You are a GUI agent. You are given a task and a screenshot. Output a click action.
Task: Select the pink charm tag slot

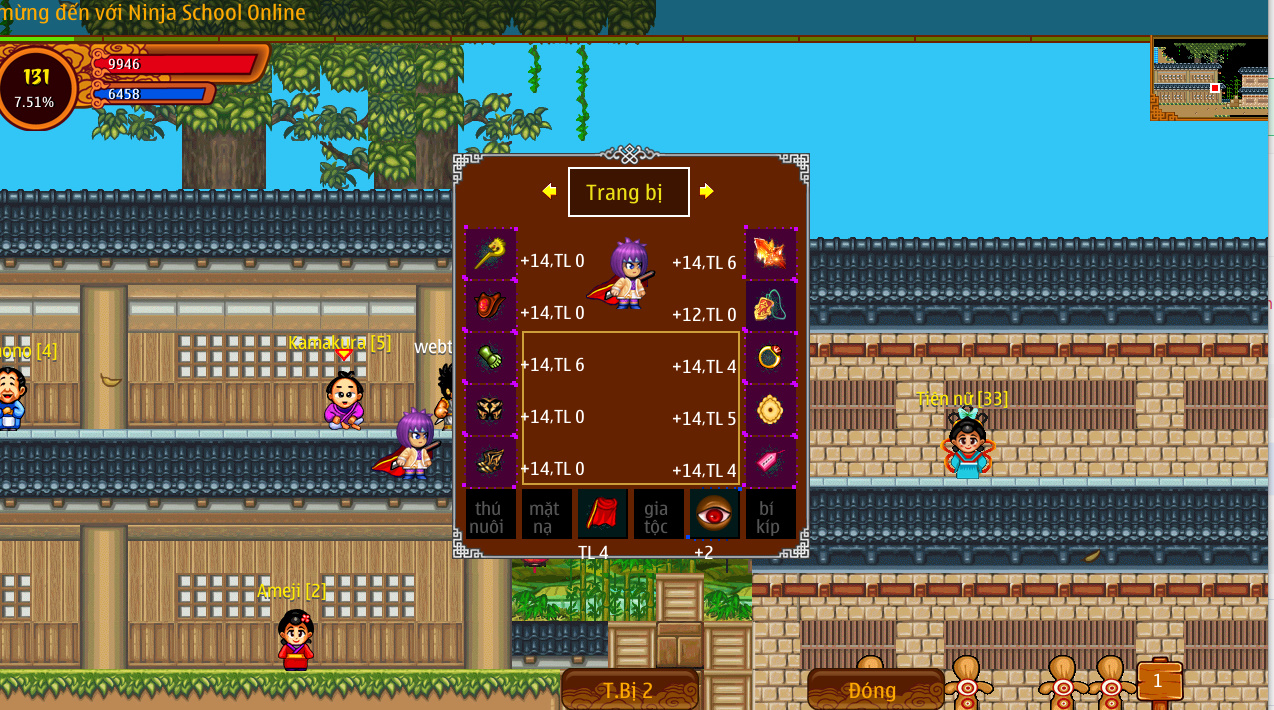click(771, 462)
